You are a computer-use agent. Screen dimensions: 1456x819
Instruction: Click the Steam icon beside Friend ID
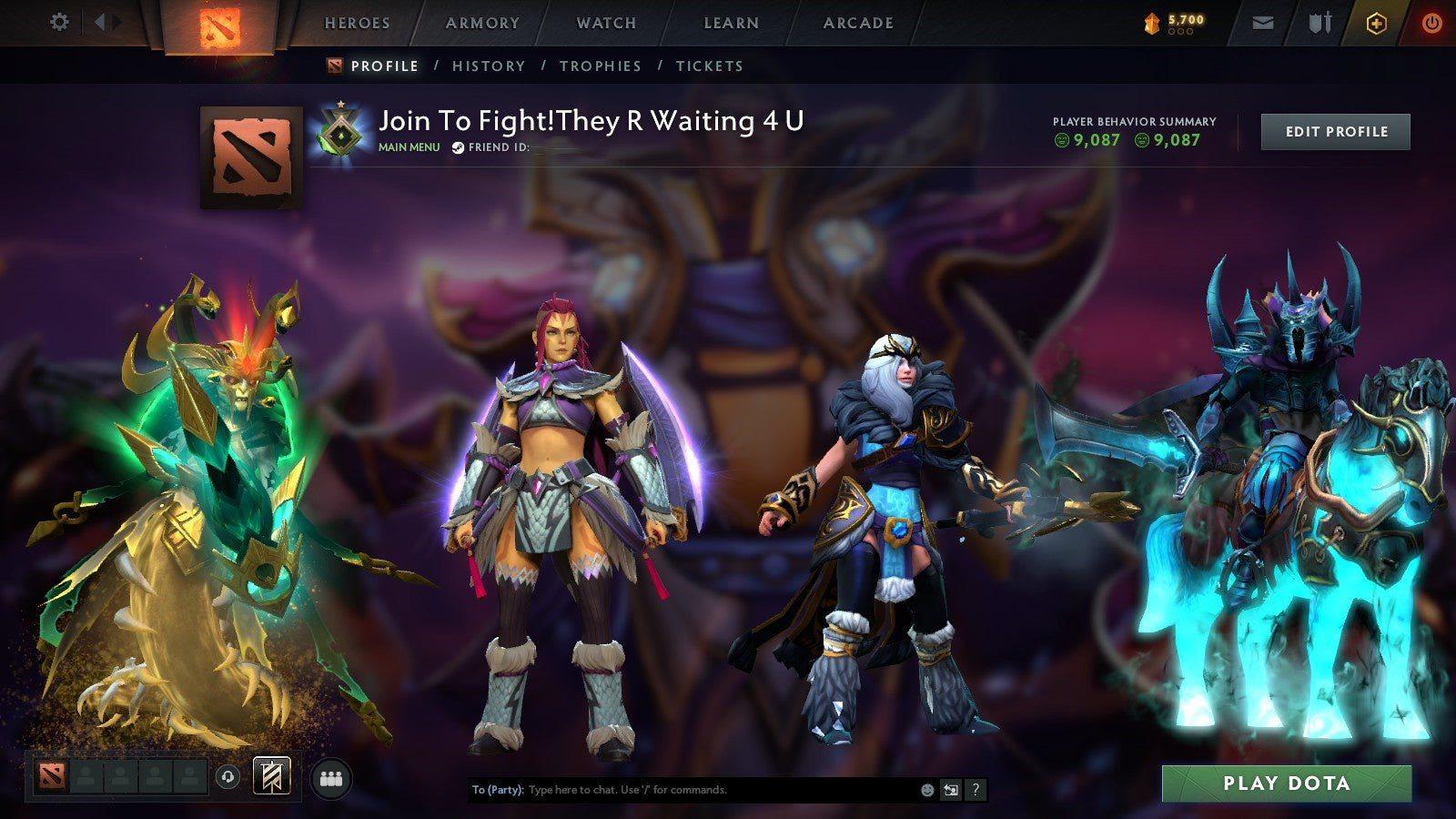click(x=458, y=147)
